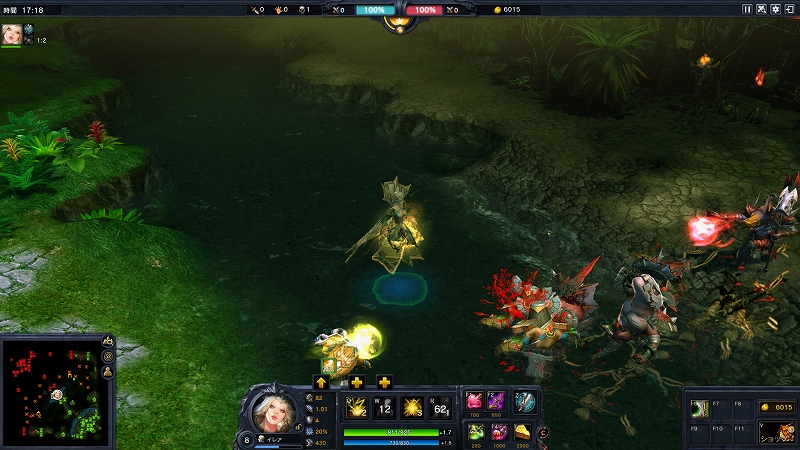Buy the pink gem item priced 700
This screenshot has width=800, height=450.
tap(475, 401)
